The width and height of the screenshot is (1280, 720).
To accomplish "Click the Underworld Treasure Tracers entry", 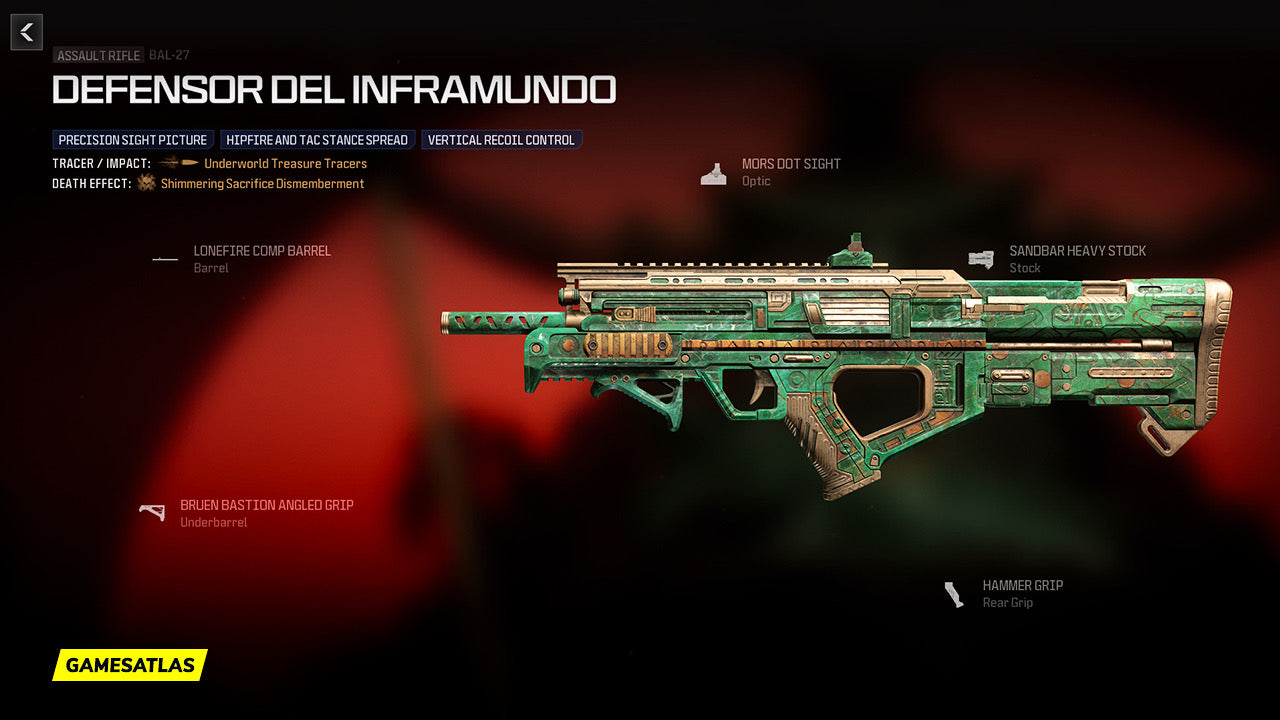I will coord(285,163).
